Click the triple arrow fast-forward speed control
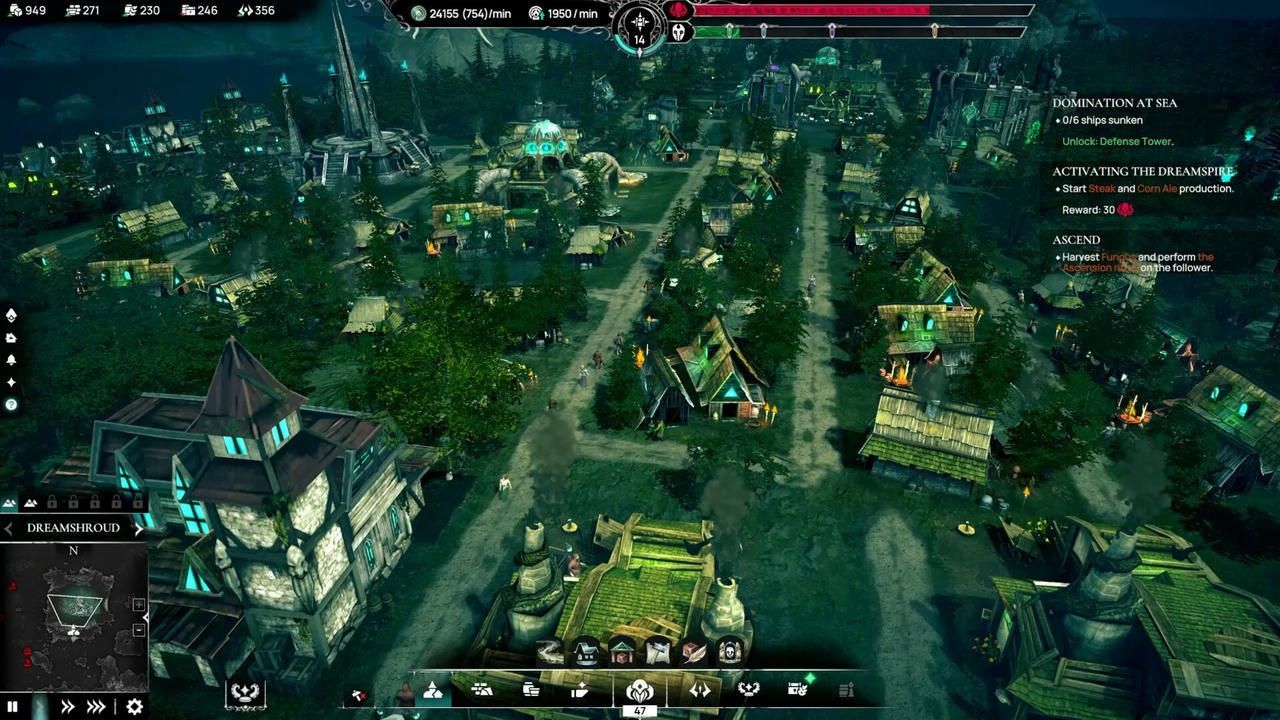This screenshot has width=1280, height=720. coord(96,707)
